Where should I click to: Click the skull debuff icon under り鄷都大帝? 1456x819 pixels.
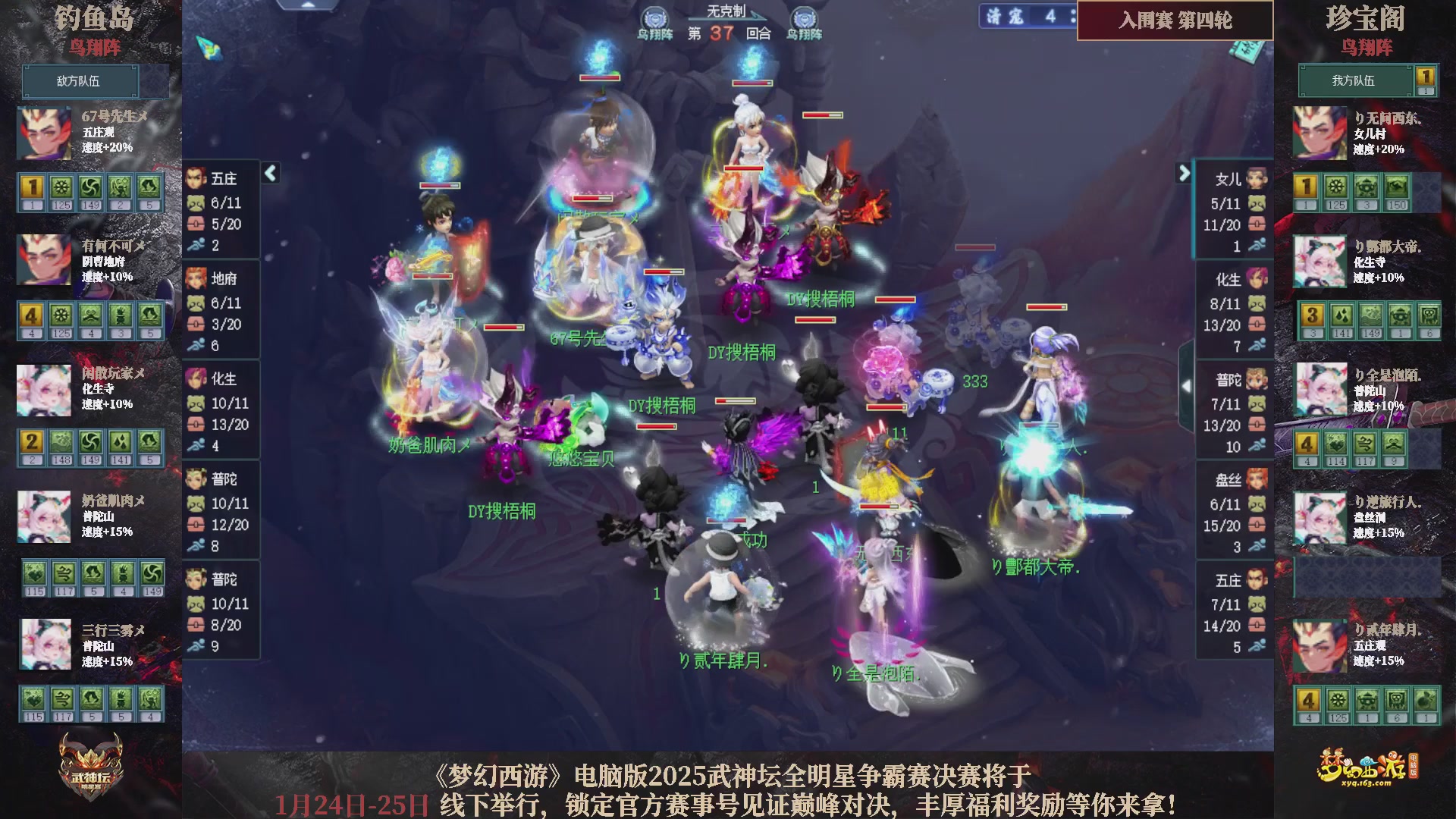[1429, 317]
